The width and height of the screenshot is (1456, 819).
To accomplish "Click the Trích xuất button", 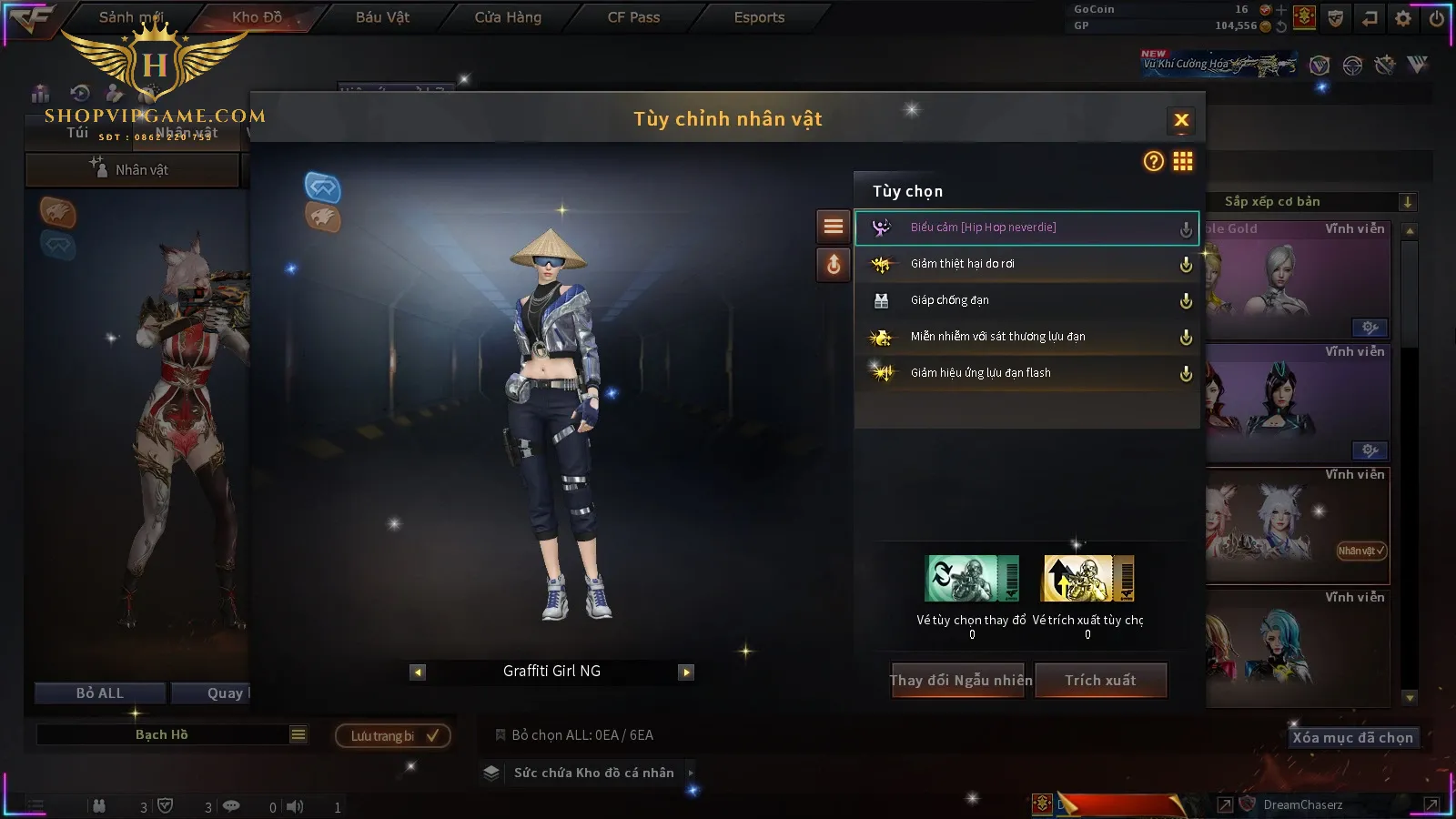I will [1100, 681].
